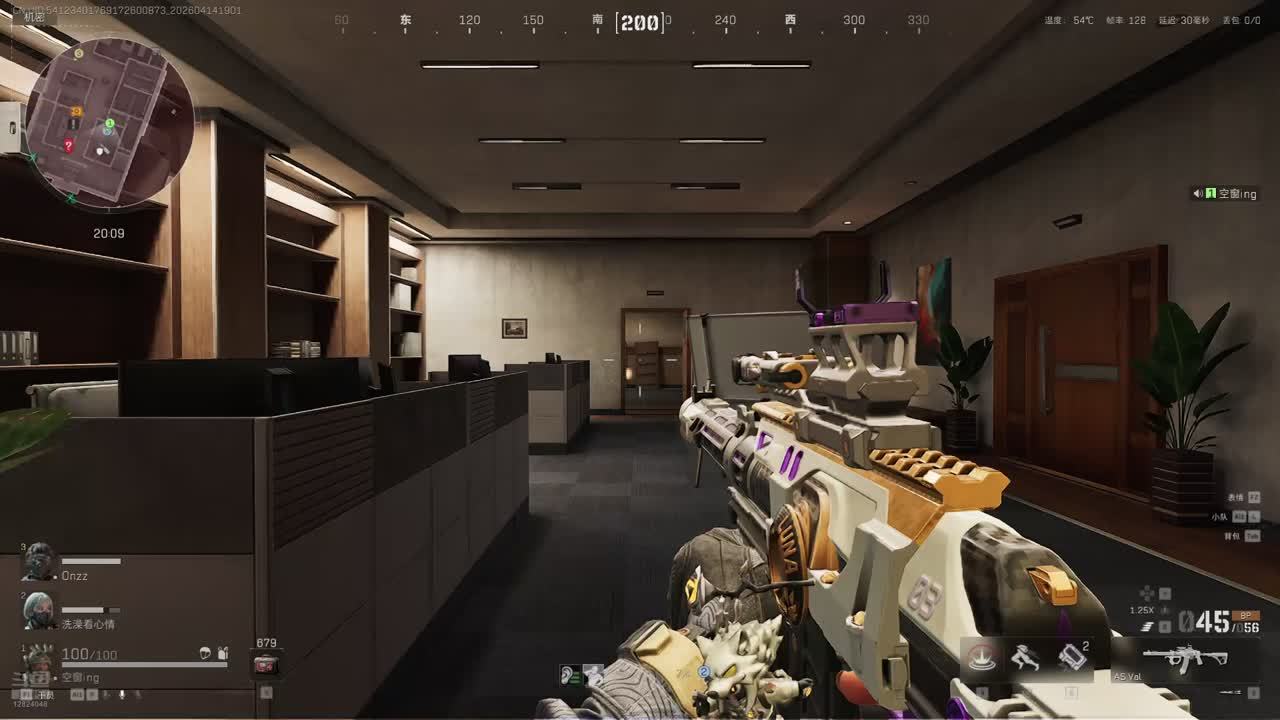Click the speaking indicator for 空窗ing
The width and height of the screenshot is (1280, 720).
(x=1198, y=194)
